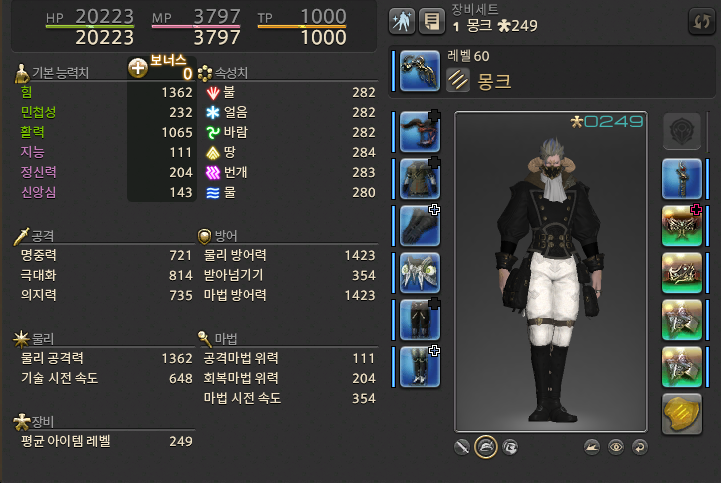Choose the body coat equipment slot
Viewport: 721px width, 483px height.
pos(420,178)
